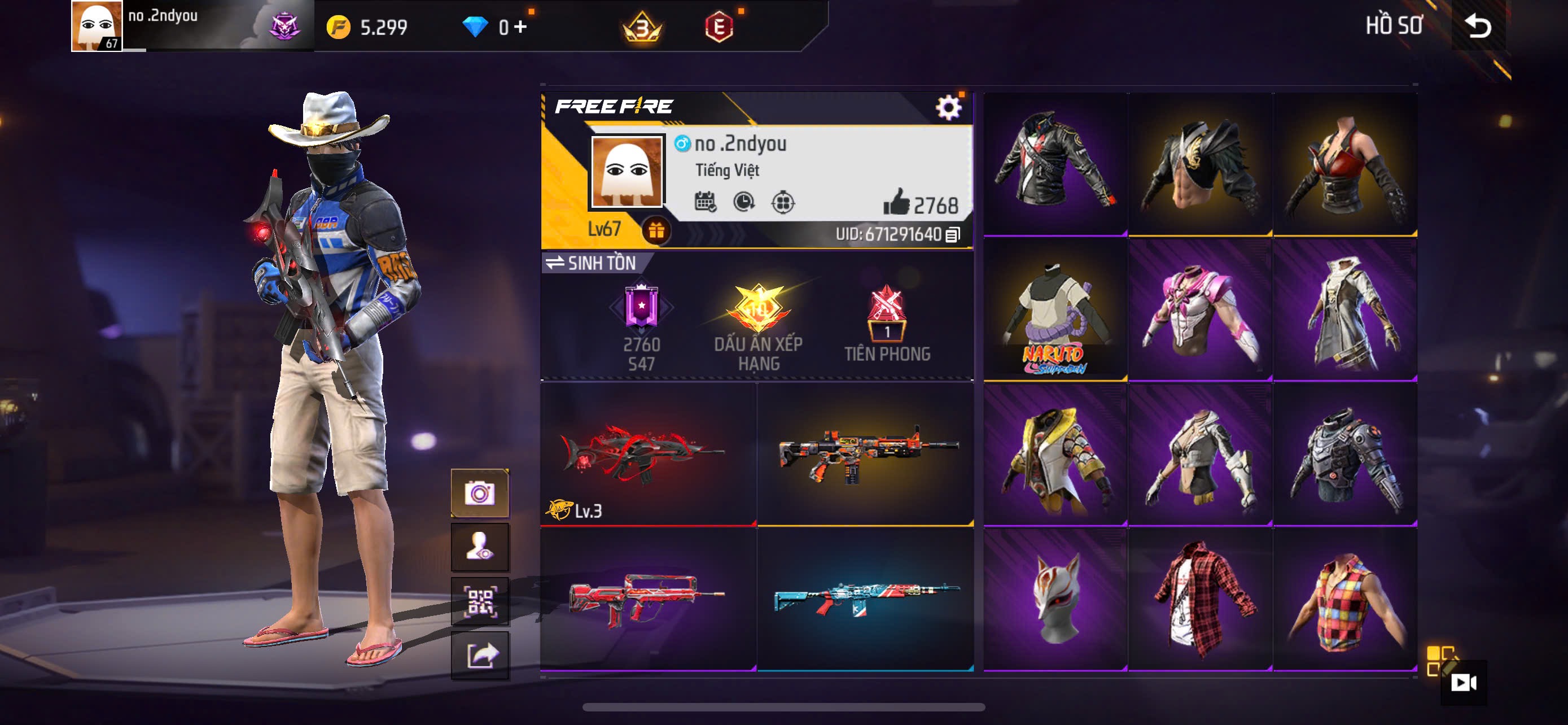The image size is (1568, 725).
Task: Select the red FAMAS weapon skin
Action: (647, 599)
